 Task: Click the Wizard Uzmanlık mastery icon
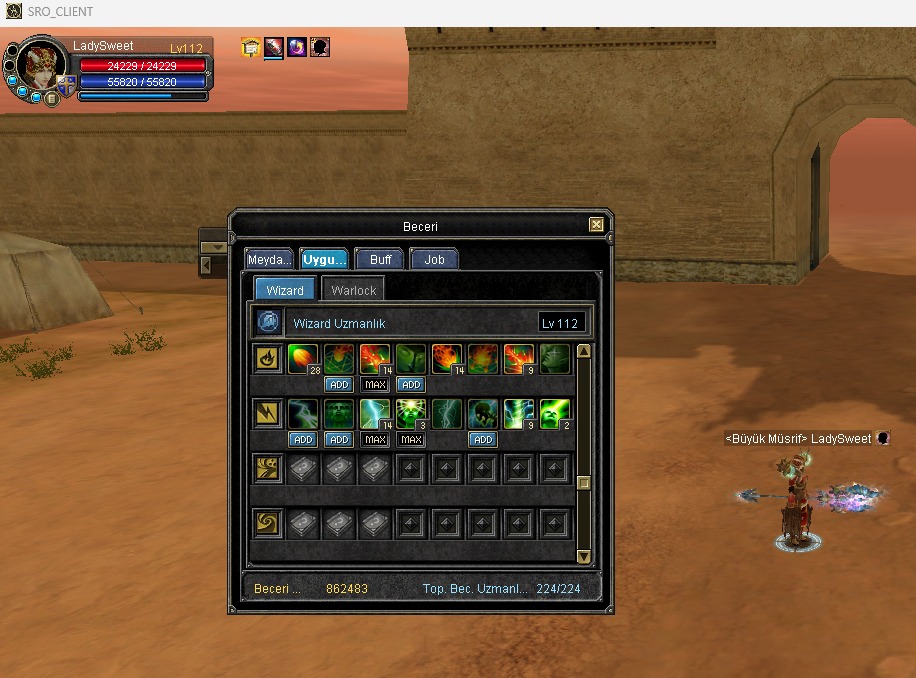point(268,323)
